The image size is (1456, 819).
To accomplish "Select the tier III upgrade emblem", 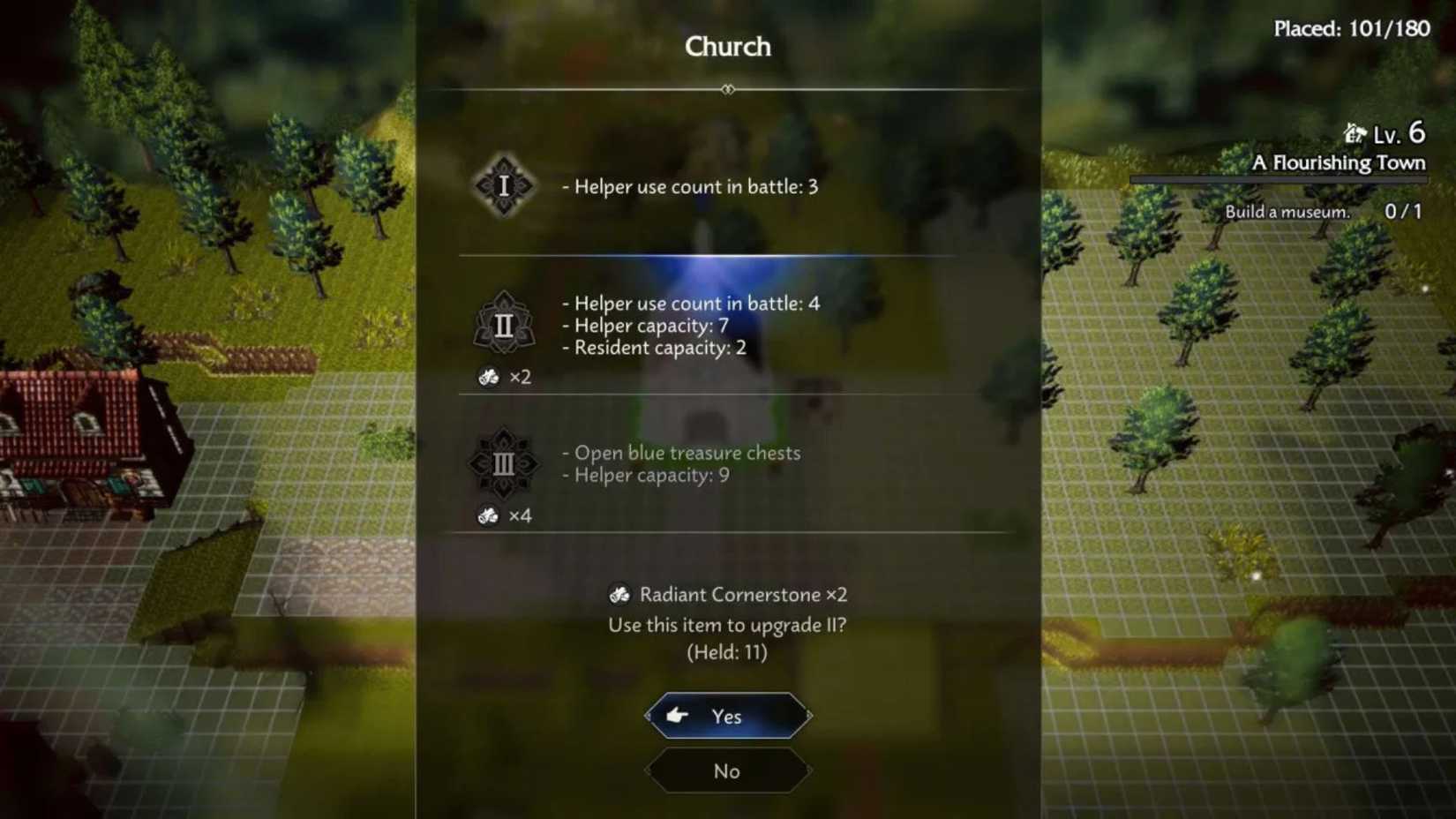I will coord(504,463).
